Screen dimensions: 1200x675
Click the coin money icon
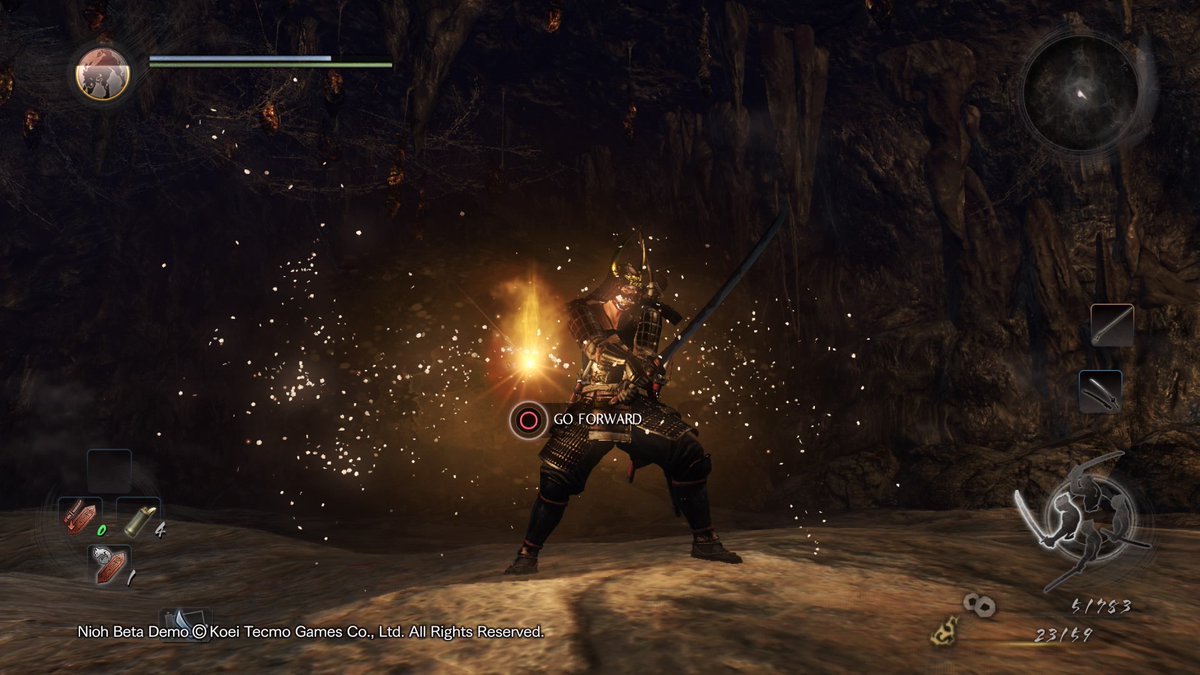click(x=978, y=603)
